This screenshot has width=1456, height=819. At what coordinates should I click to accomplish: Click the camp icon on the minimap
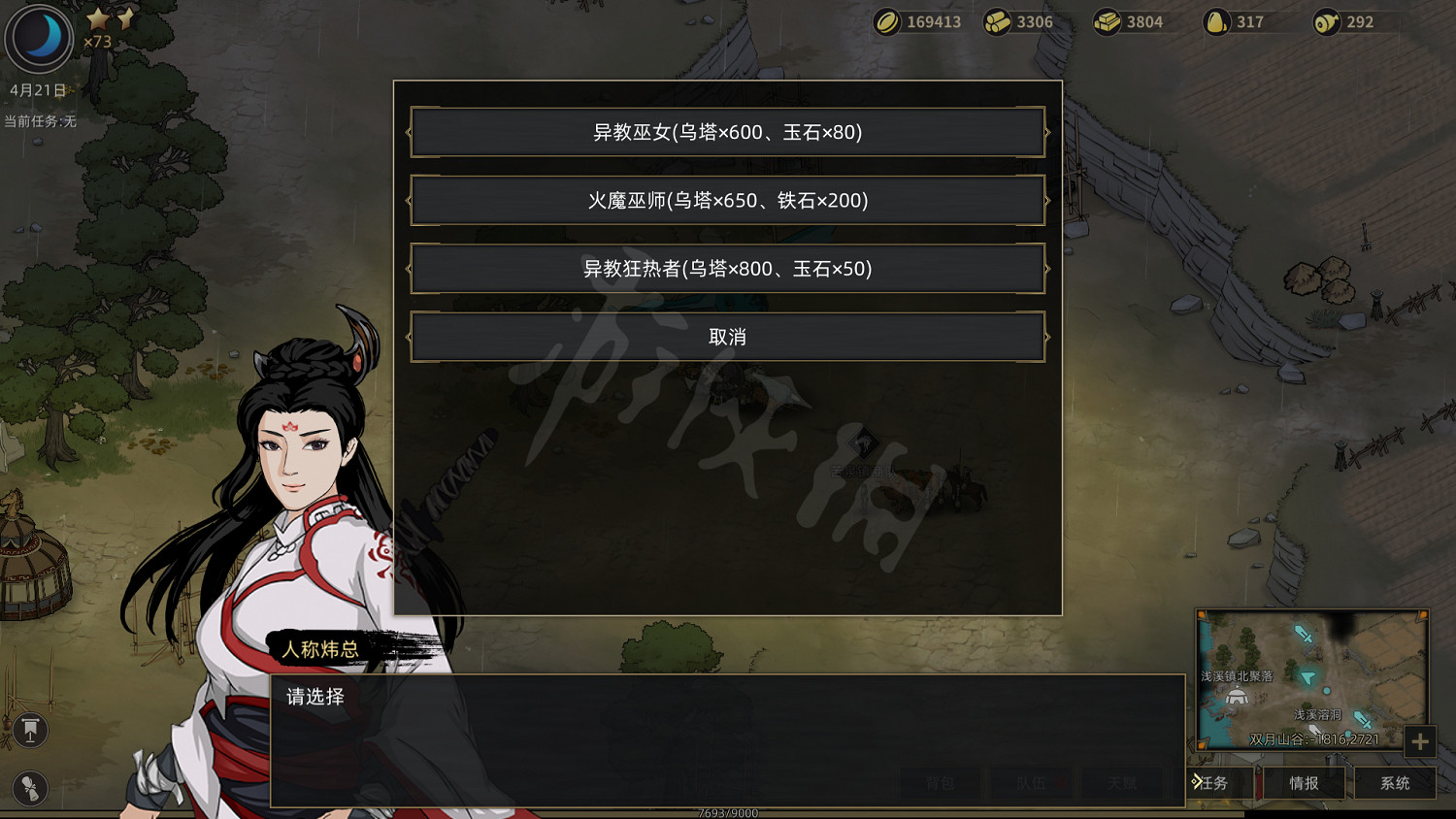pyautogui.click(x=1236, y=696)
